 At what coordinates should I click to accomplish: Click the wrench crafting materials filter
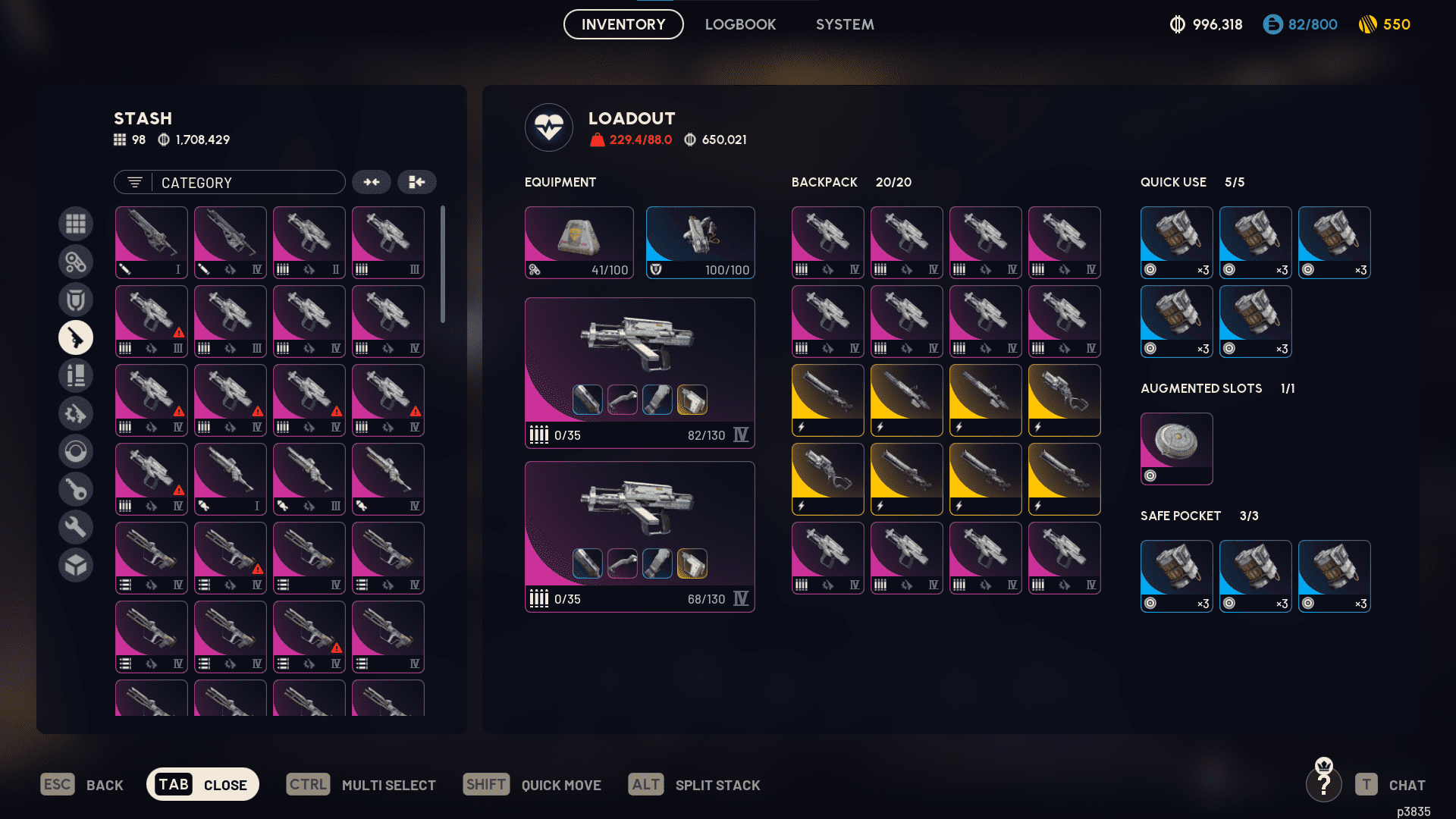coord(76,526)
